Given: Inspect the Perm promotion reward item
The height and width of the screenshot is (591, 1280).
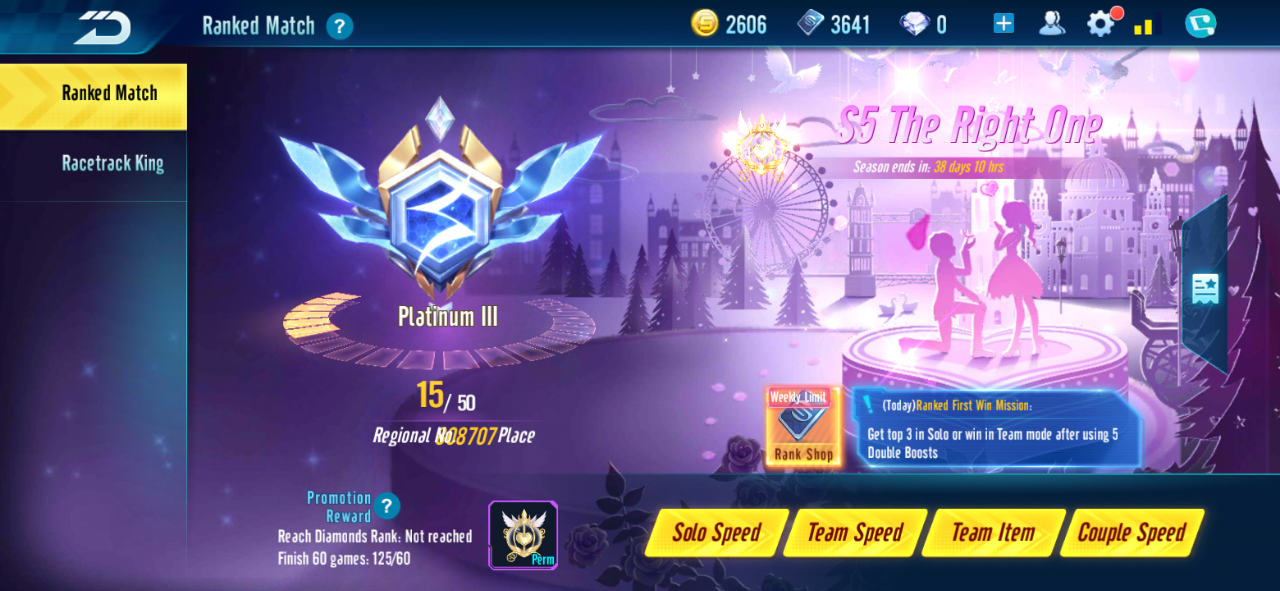Looking at the screenshot, I should point(523,535).
